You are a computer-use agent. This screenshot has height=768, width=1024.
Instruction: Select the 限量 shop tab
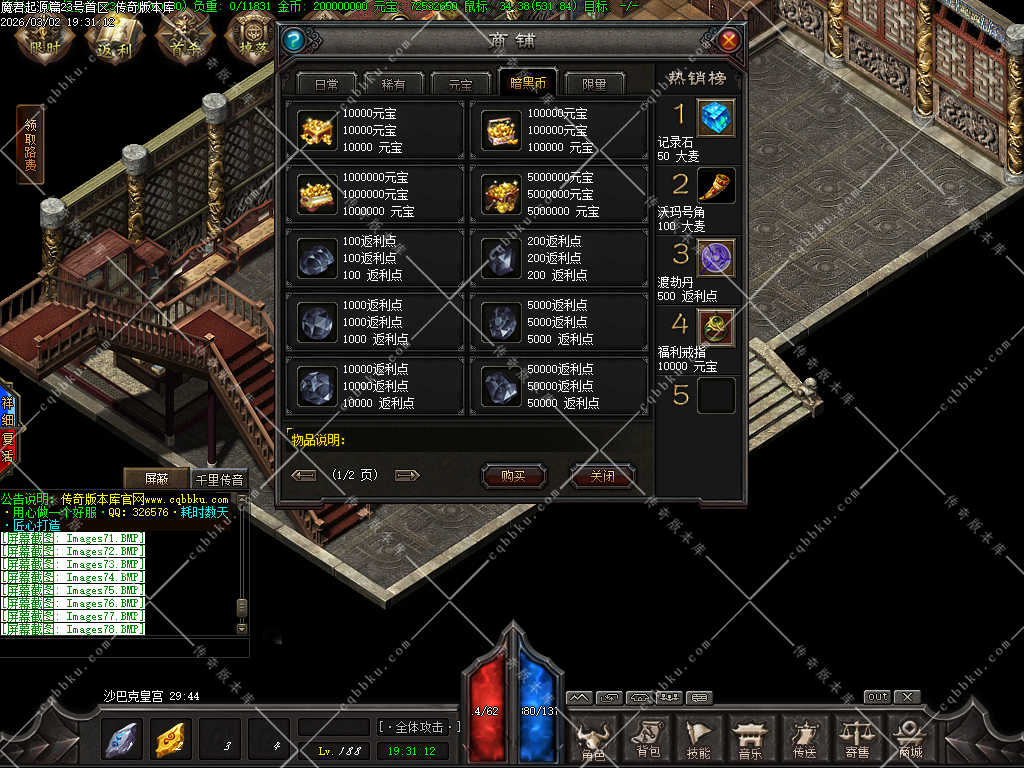(x=594, y=84)
